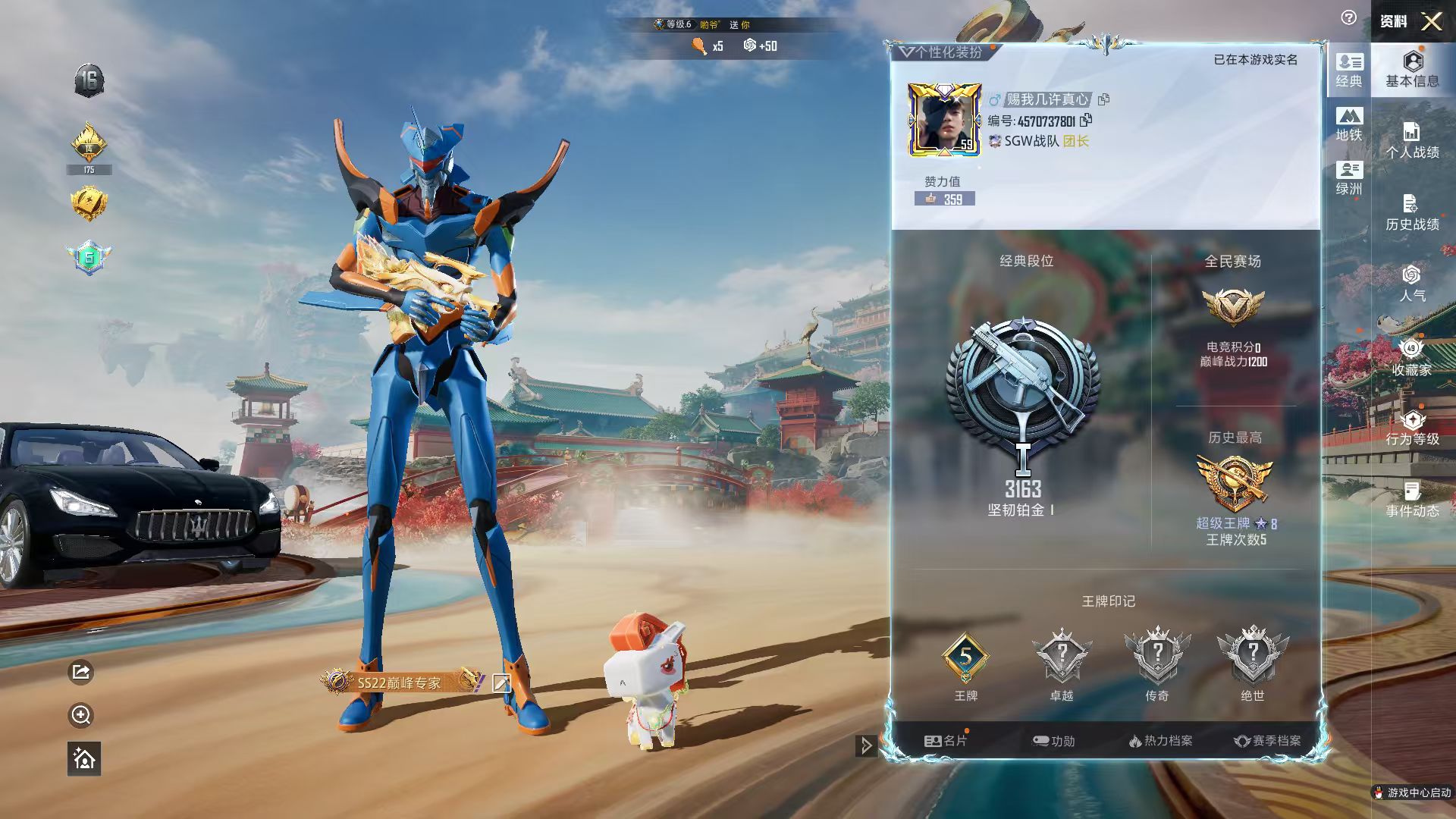Close the 资料 profile panel
The height and width of the screenshot is (819, 1456).
[1431, 21]
